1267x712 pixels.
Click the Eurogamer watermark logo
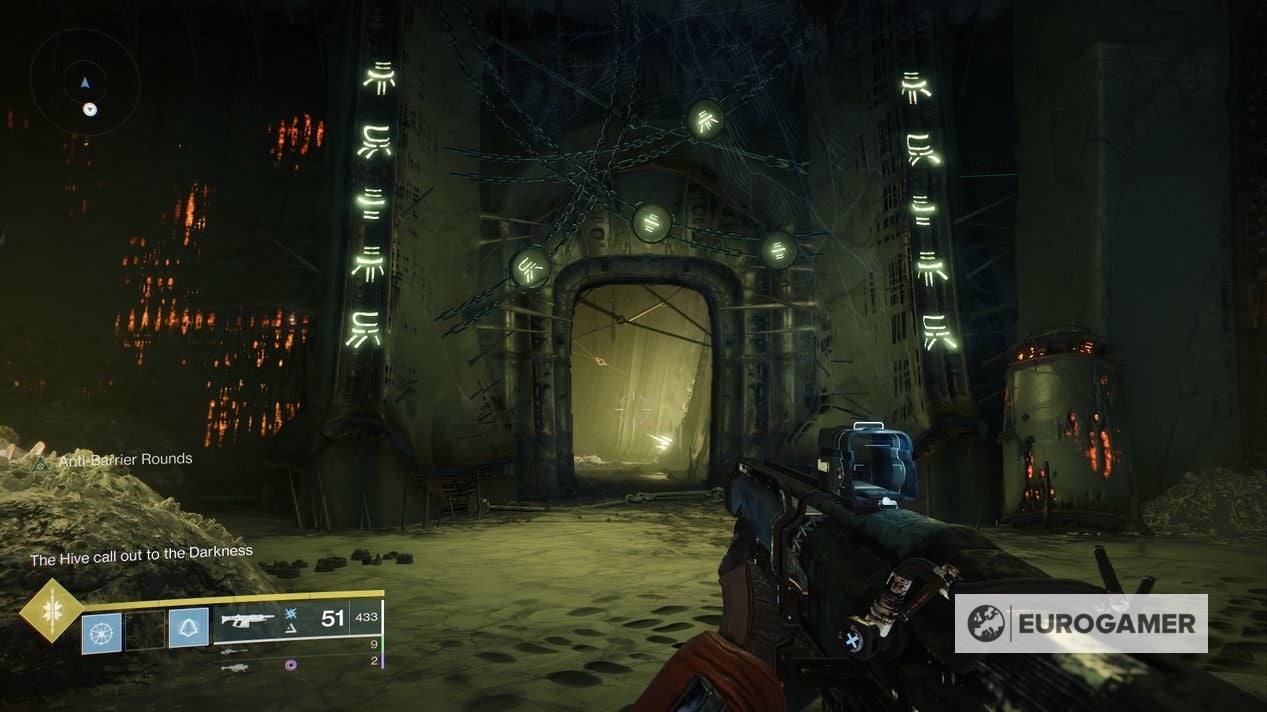click(1080, 623)
